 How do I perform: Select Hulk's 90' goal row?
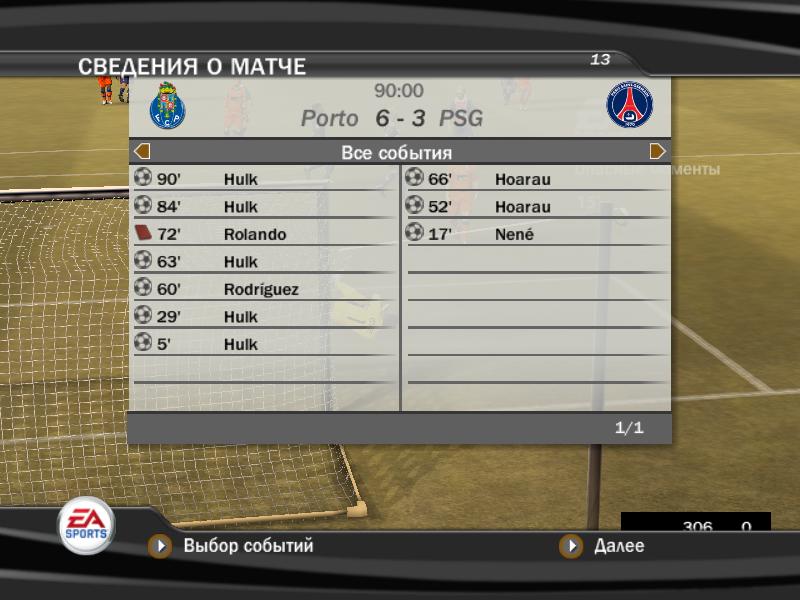[x=264, y=179]
